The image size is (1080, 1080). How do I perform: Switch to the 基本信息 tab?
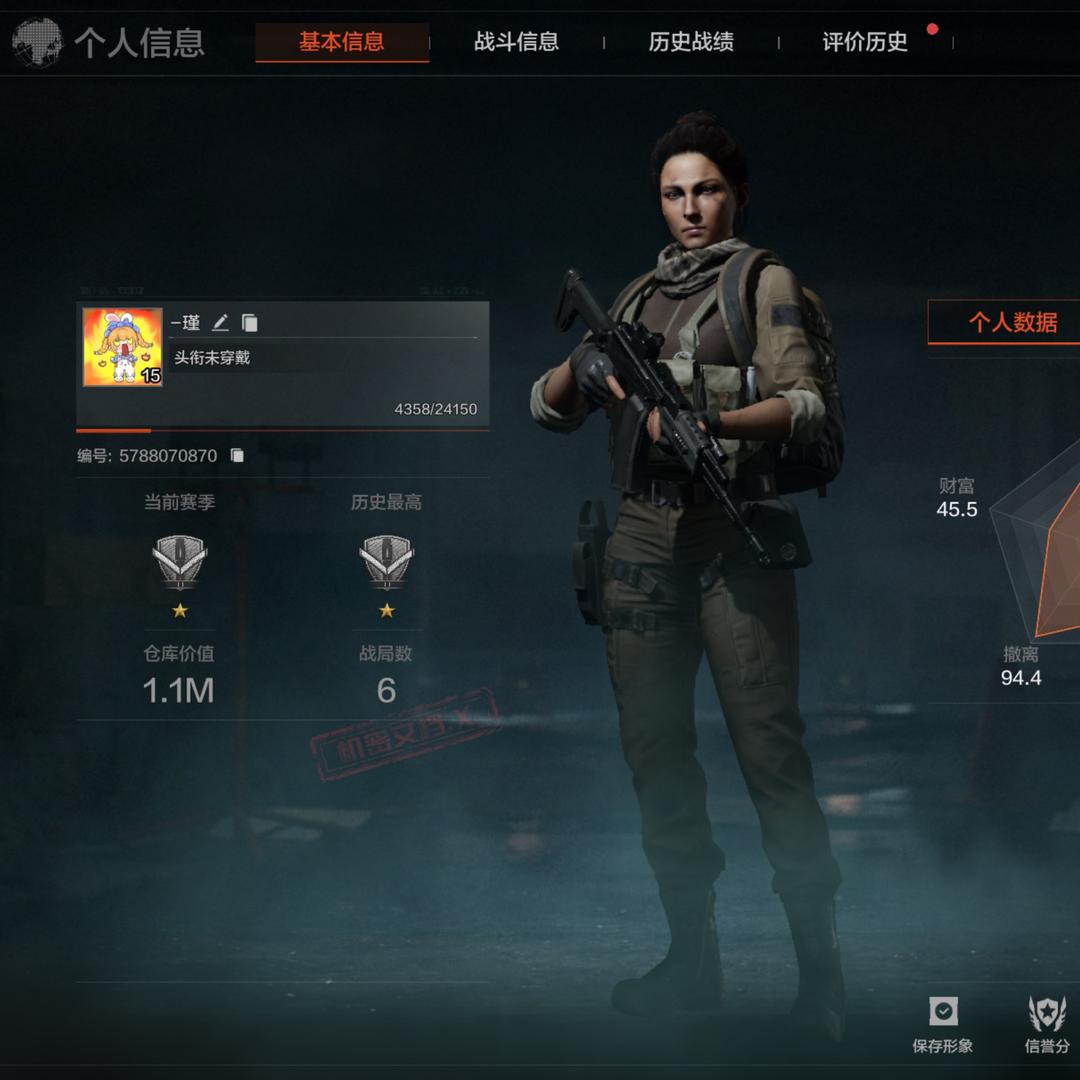pos(341,42)
